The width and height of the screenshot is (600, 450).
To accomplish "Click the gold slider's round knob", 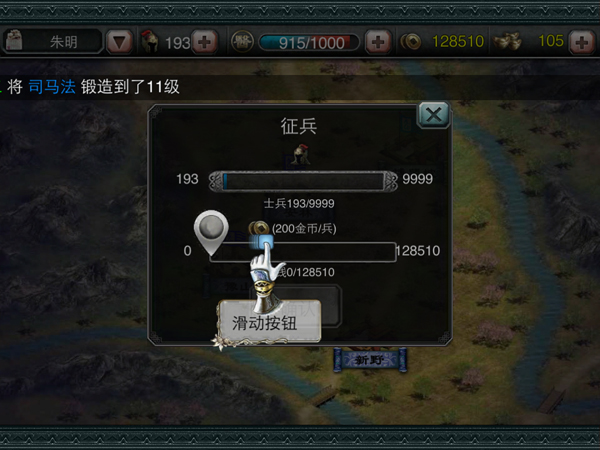I will 210,230.
